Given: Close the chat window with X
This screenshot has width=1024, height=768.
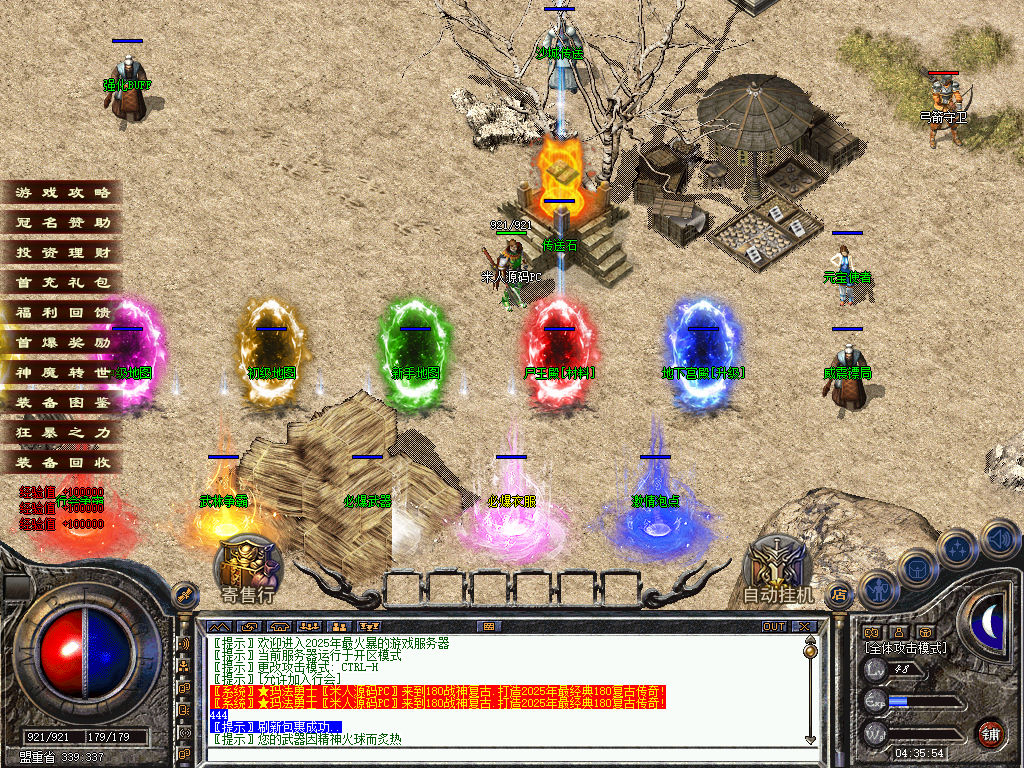Looking at the screenshot, I should (804, 626).
